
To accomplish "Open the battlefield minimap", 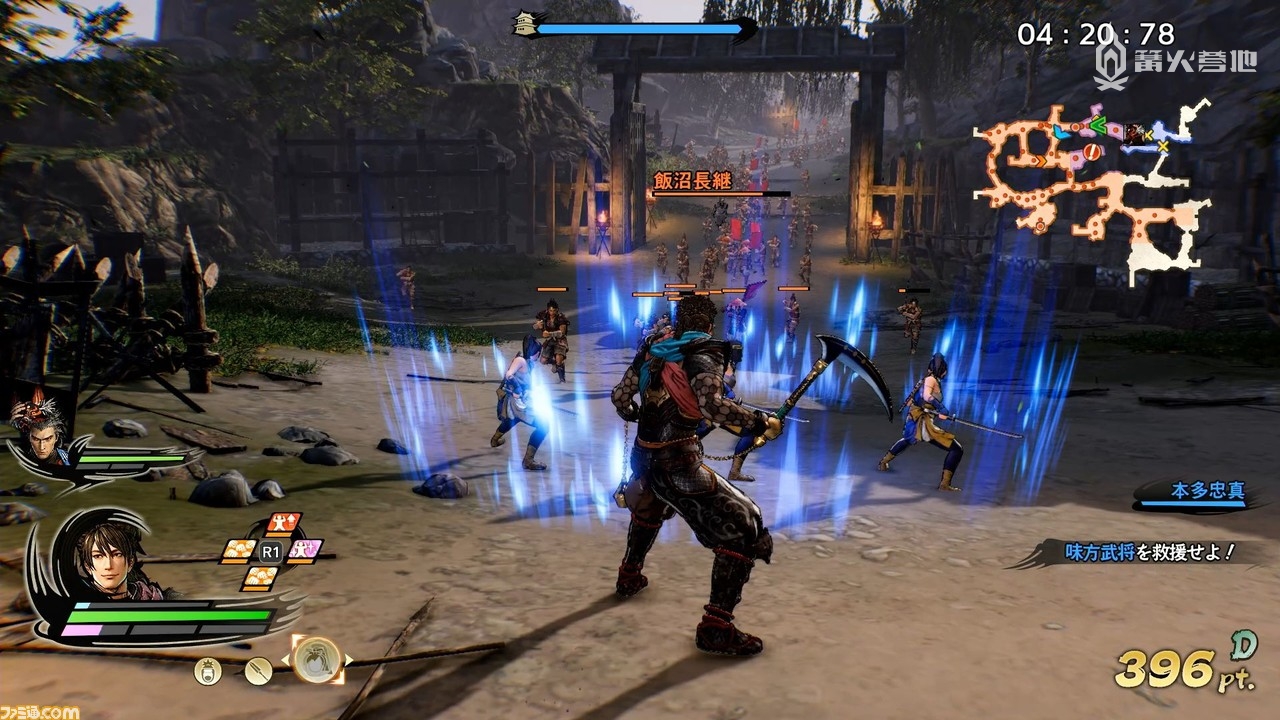I will (1095, 190).
